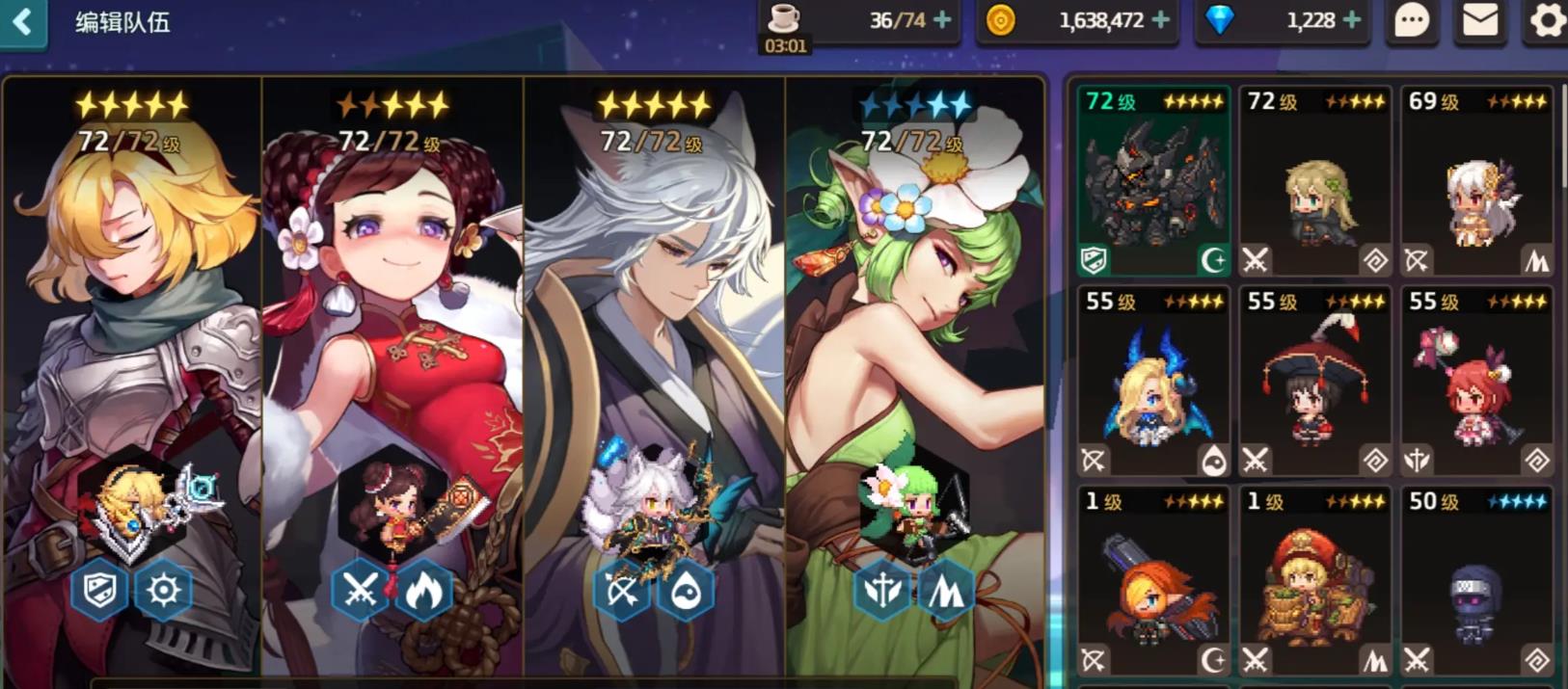
Task: Add more coffee stamina with plus button
Action: coord(942,19)
